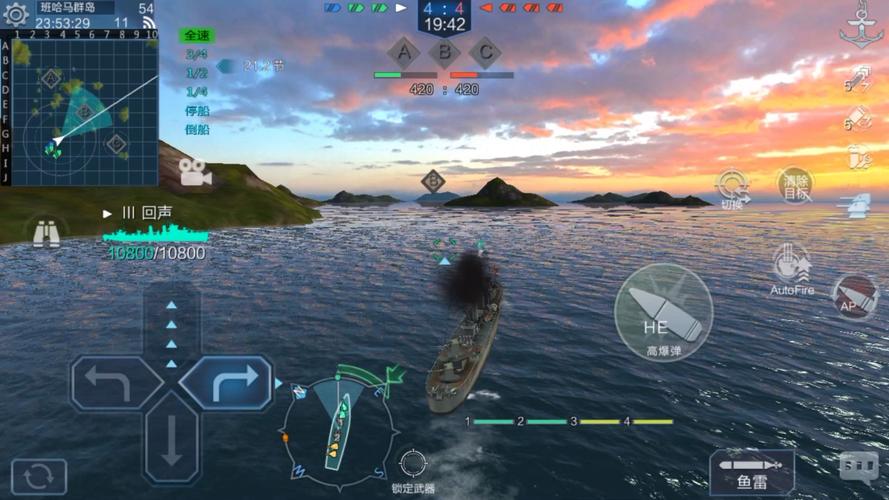Toggle the camera view icon
The height and width of the screenshot is (500, 889).
pos(195,172)
